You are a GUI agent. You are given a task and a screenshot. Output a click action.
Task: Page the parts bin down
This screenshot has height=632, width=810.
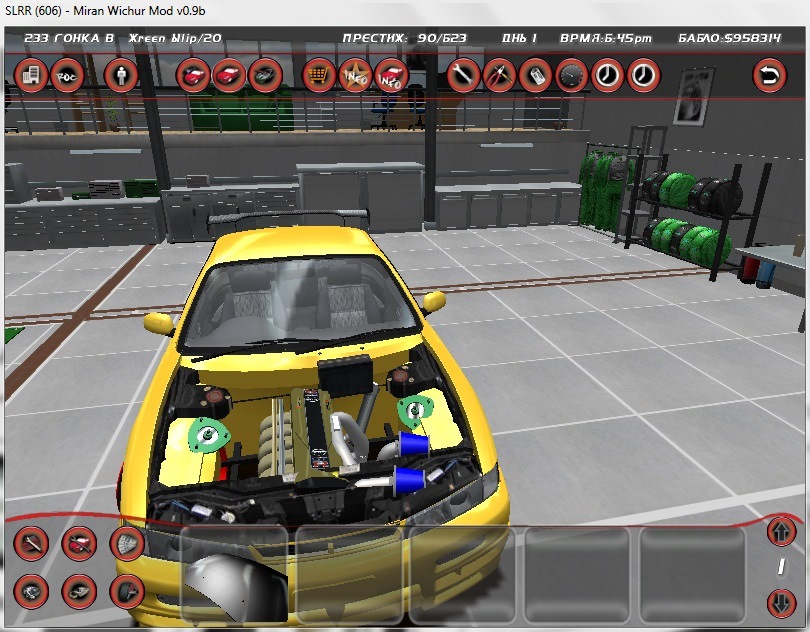click(781, 604)
